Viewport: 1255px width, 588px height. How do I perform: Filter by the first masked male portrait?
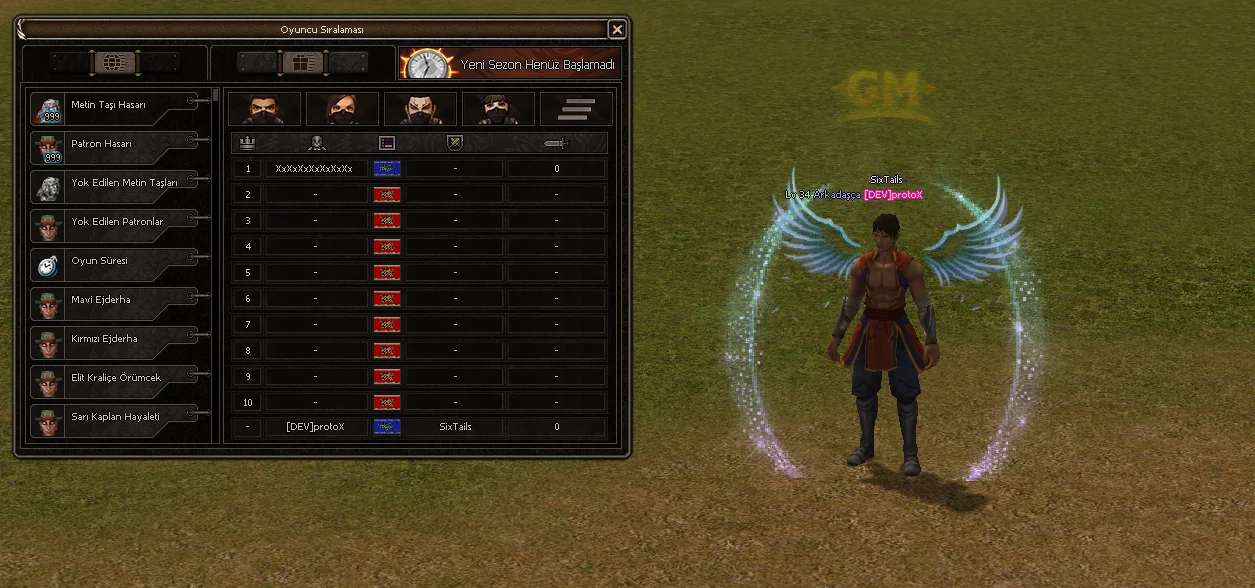point(264,109)
